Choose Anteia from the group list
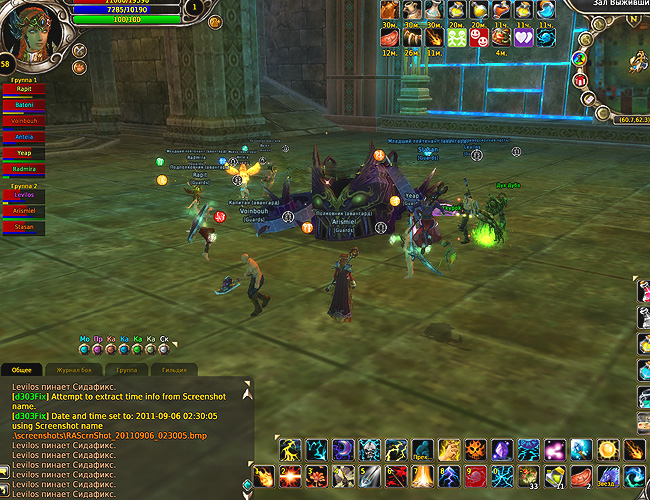The width and height of the screenshot is (650, 500). 24,137
